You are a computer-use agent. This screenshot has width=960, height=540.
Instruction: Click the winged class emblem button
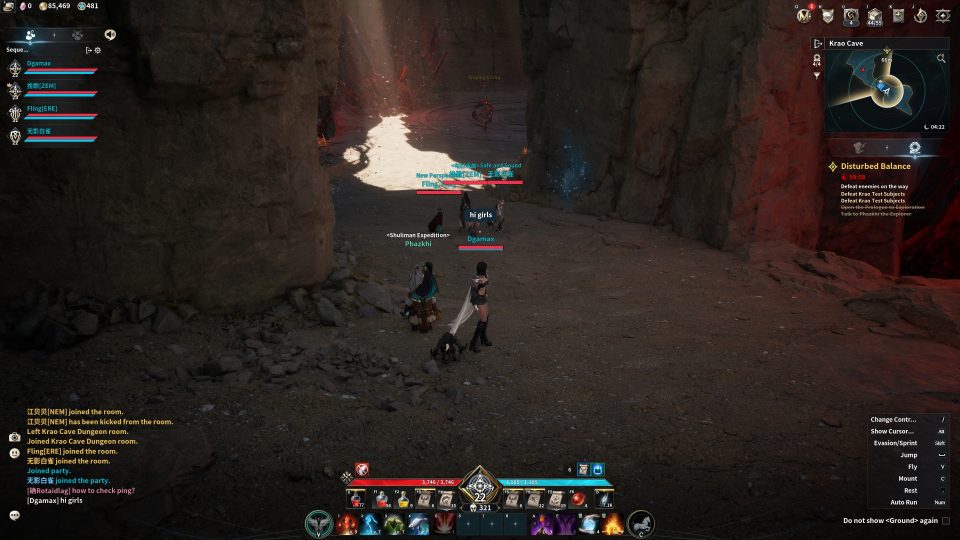pos(319,523)
